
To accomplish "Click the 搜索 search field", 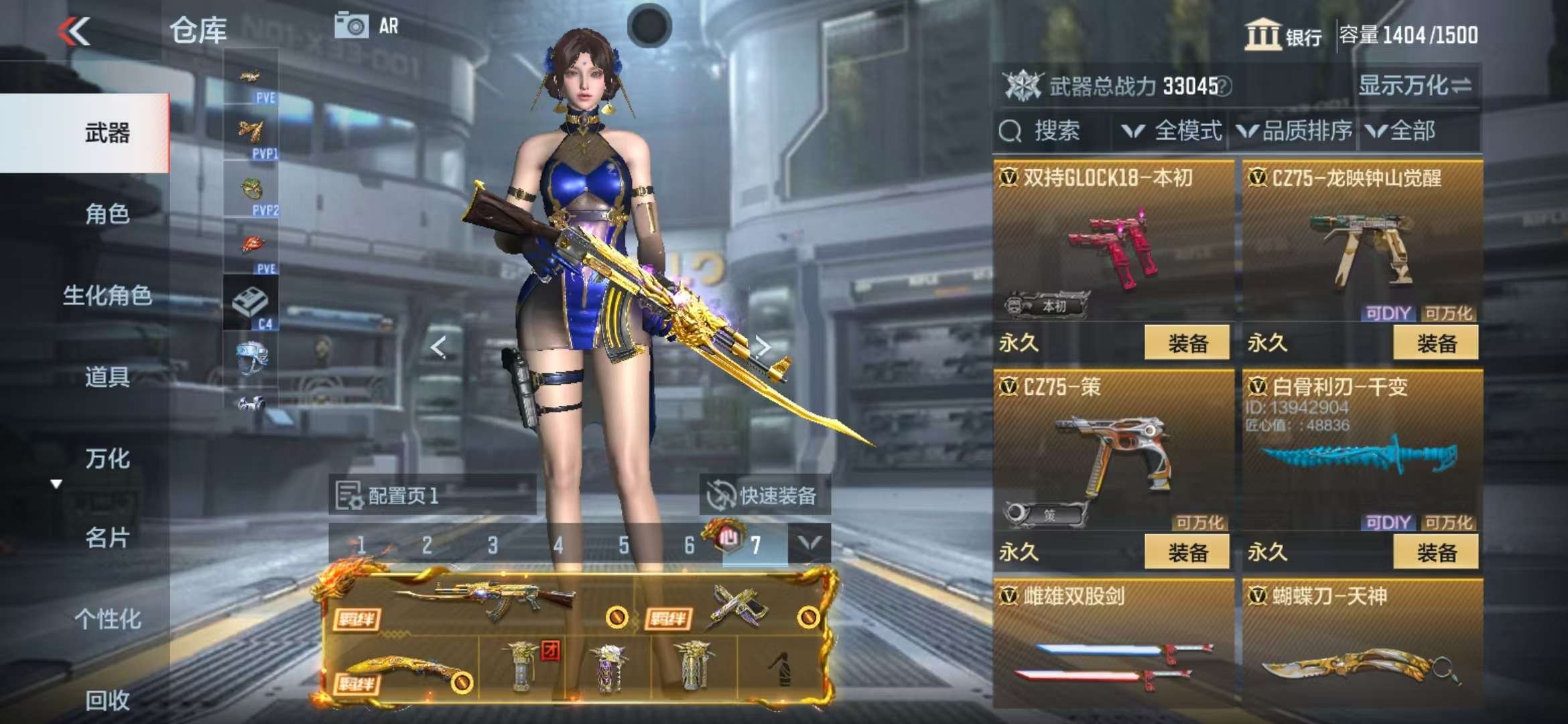I will (x=1052, y=131).
